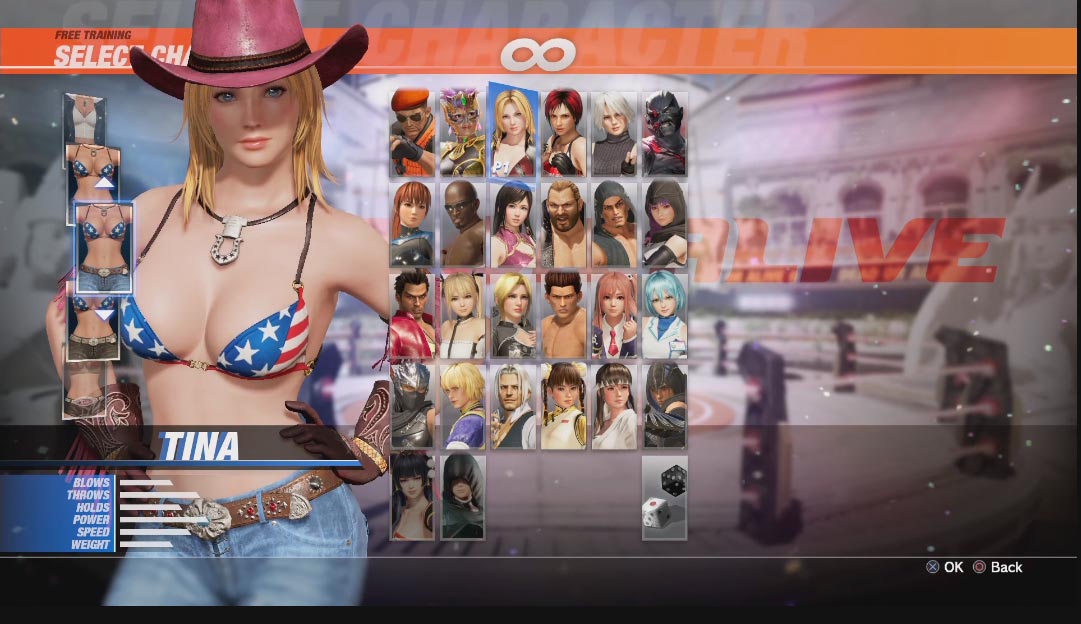The height and width of the screenshot is (624, 1081).
Task: Select the bearded wrestler portrait
Action: coord(564,224)
